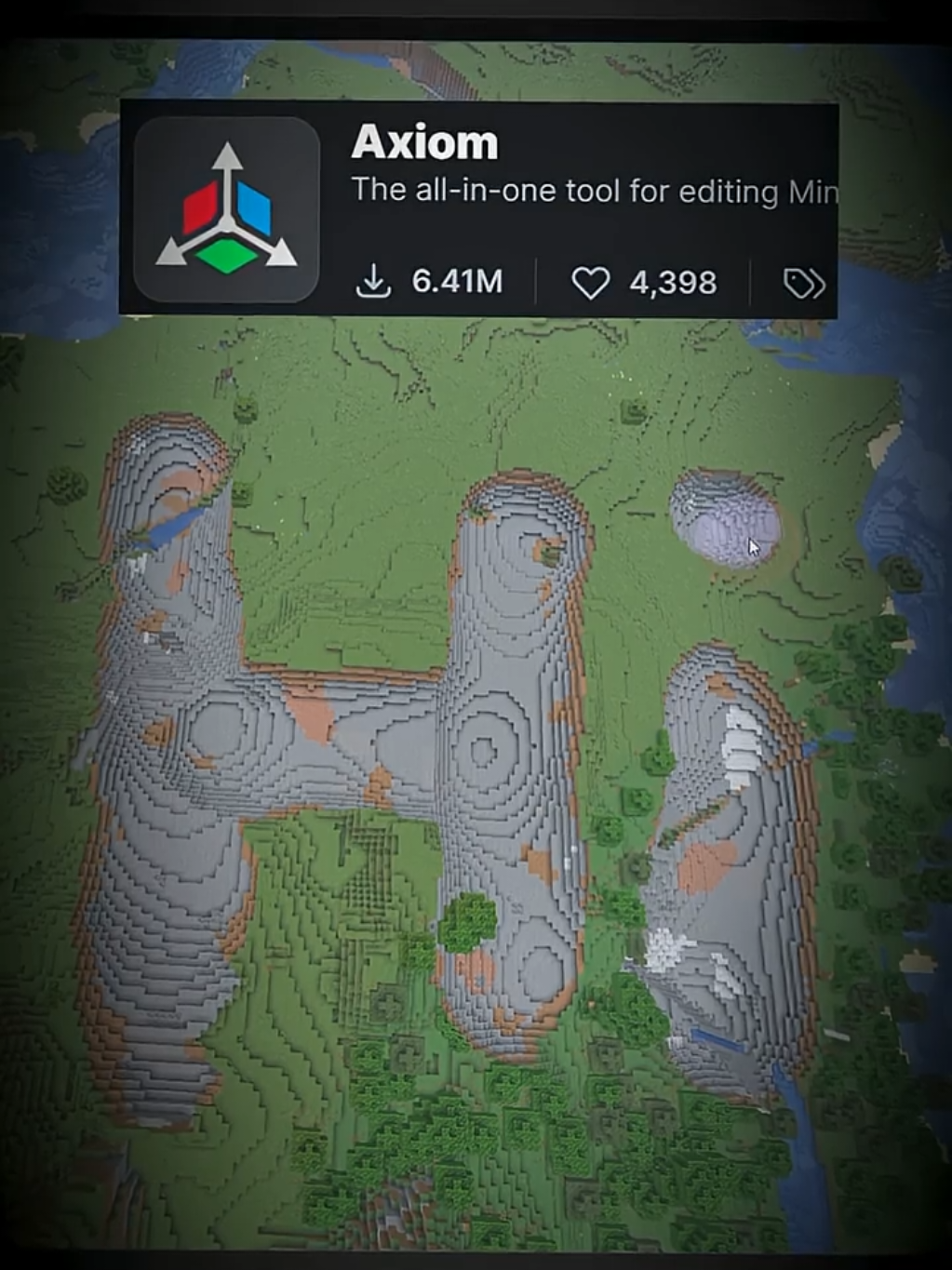952x1270 pixels.
Task: Open the Axiom mod title link
Action: point(424,142)
